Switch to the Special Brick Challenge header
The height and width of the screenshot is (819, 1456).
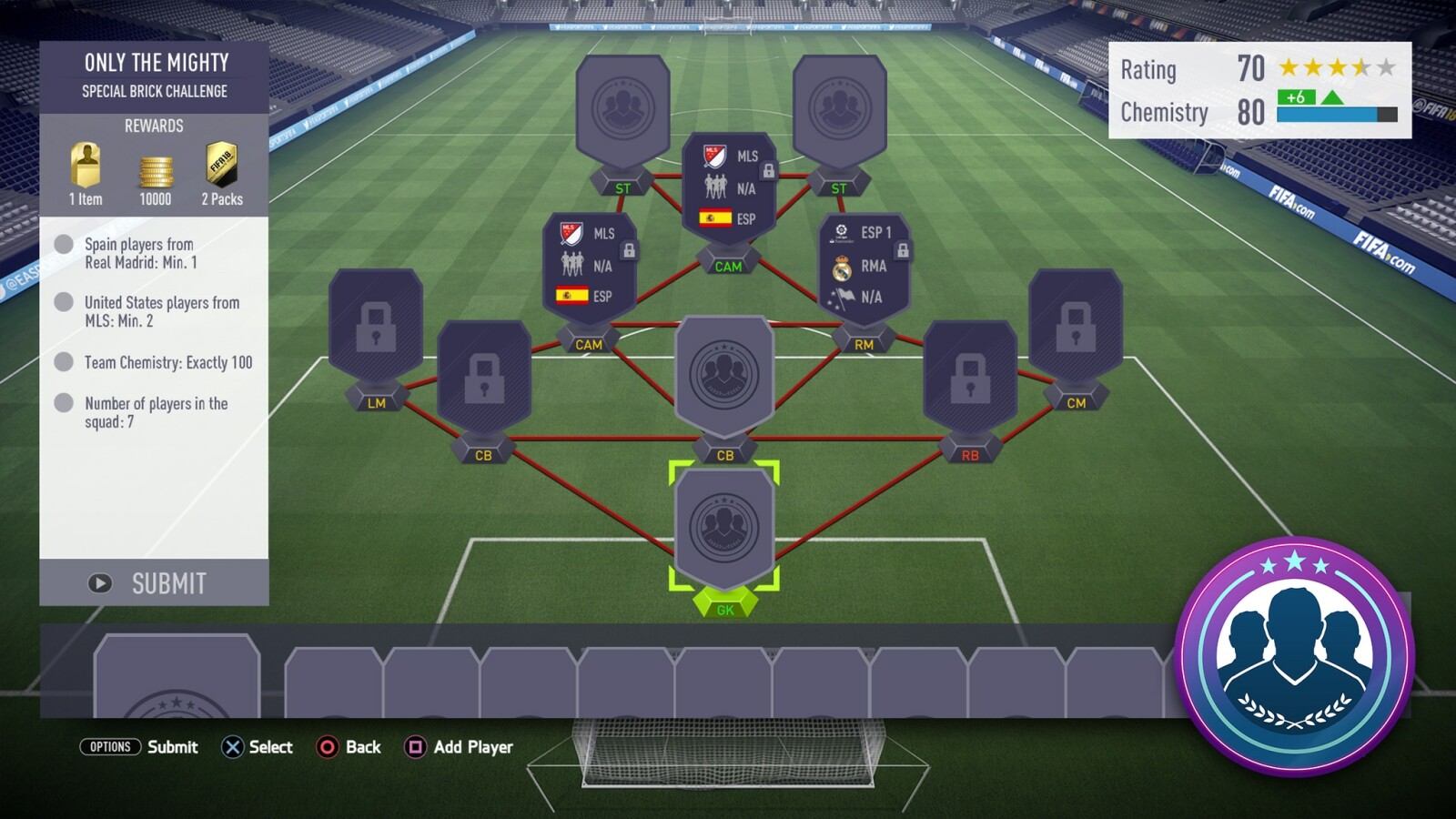(155, 92)
